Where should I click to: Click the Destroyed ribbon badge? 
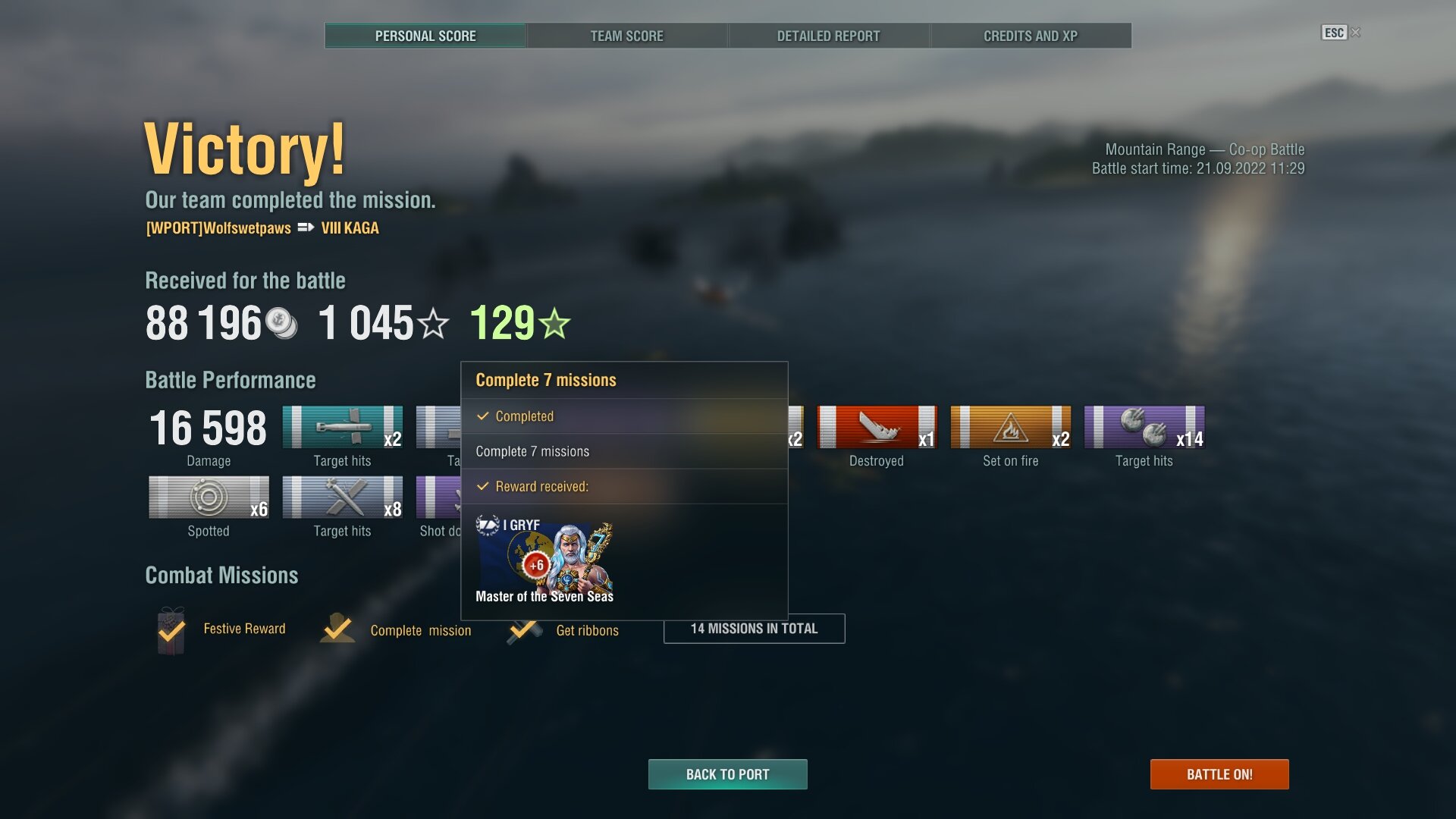[877, 427]
